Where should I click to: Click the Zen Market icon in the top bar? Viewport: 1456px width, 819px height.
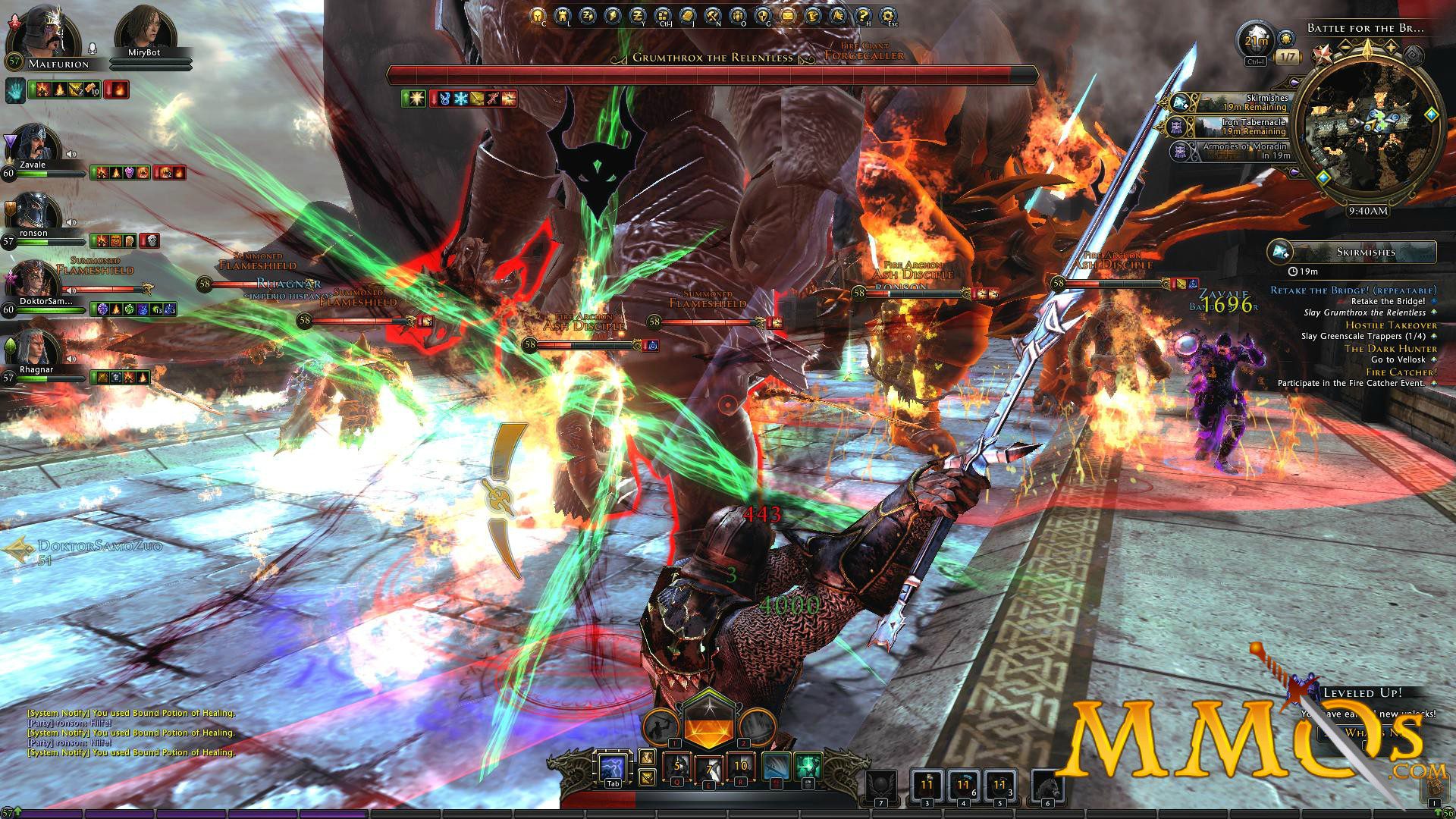pos(637,14)
